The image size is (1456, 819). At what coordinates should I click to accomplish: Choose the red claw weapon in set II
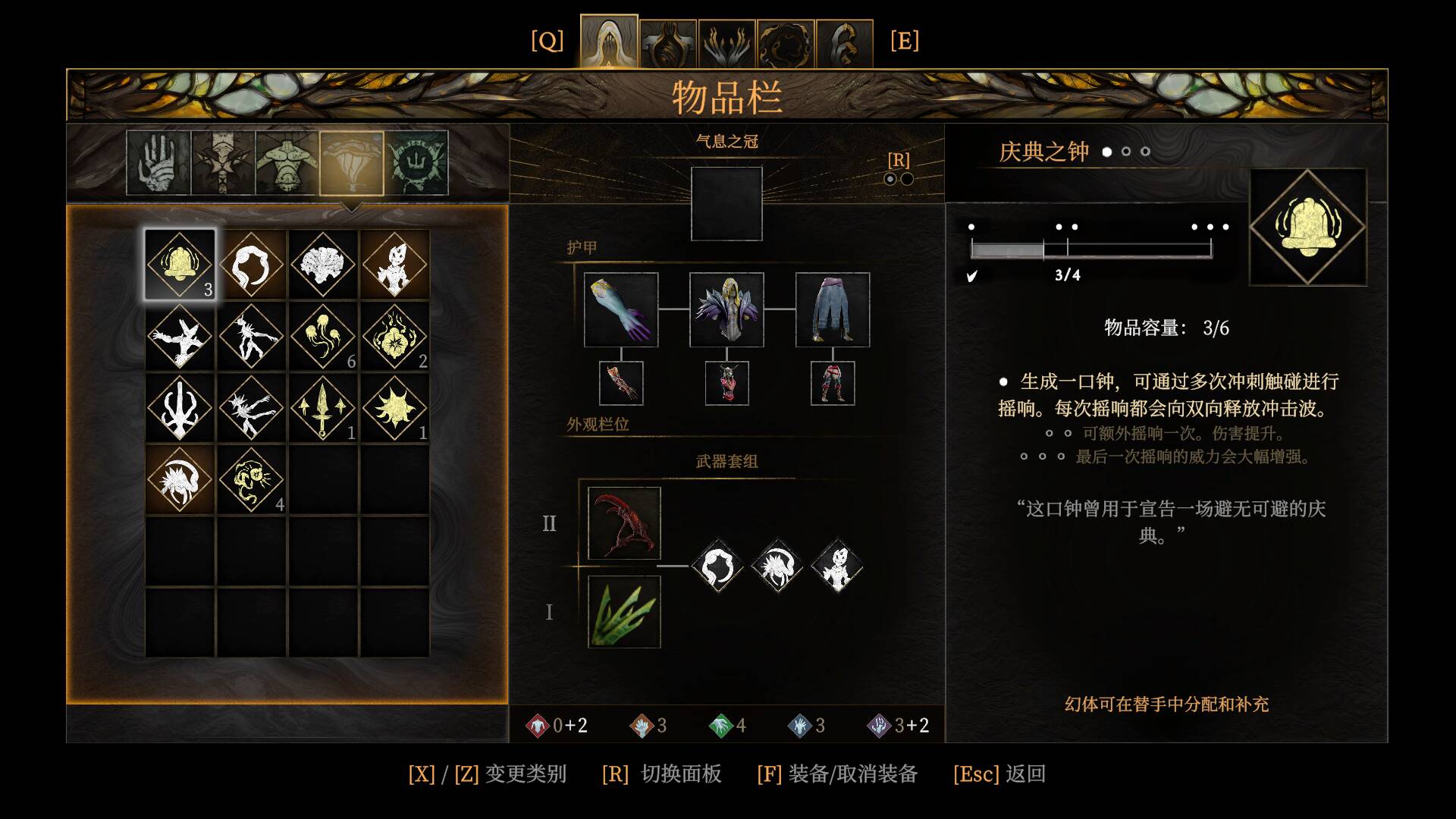coord(624,523)
